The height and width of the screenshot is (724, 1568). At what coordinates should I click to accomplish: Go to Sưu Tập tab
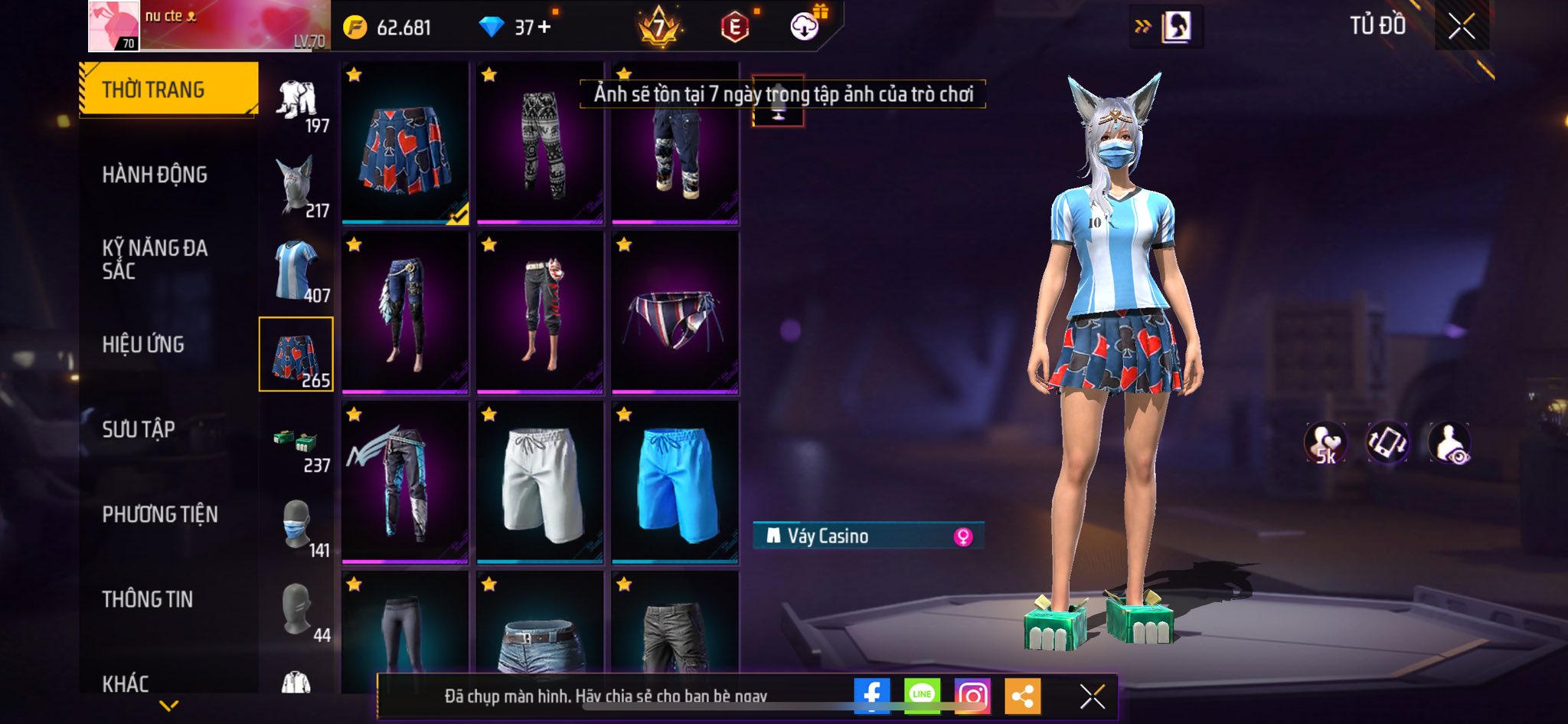[x=139, y=429]
